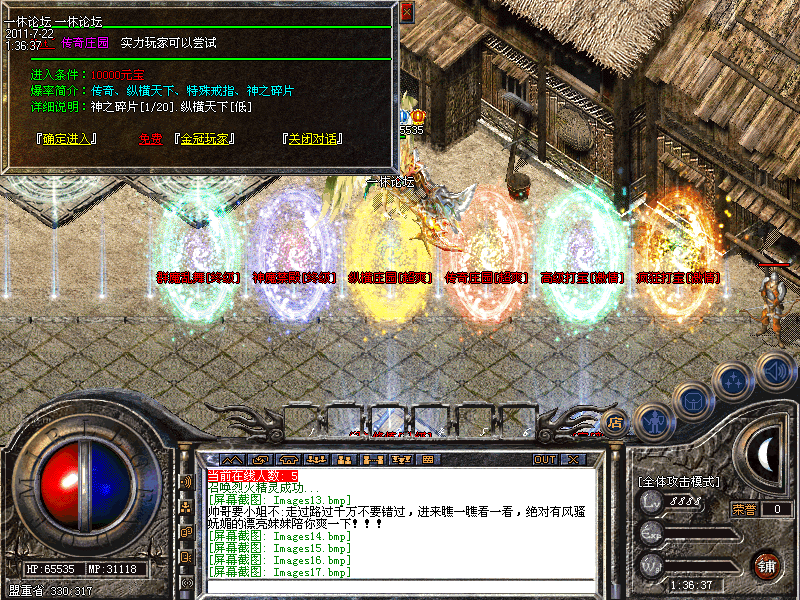The height and width of the screenshot is (600, 800).
Task: Close the NPC dialog with the X
Action: click(x=406, y=13)
